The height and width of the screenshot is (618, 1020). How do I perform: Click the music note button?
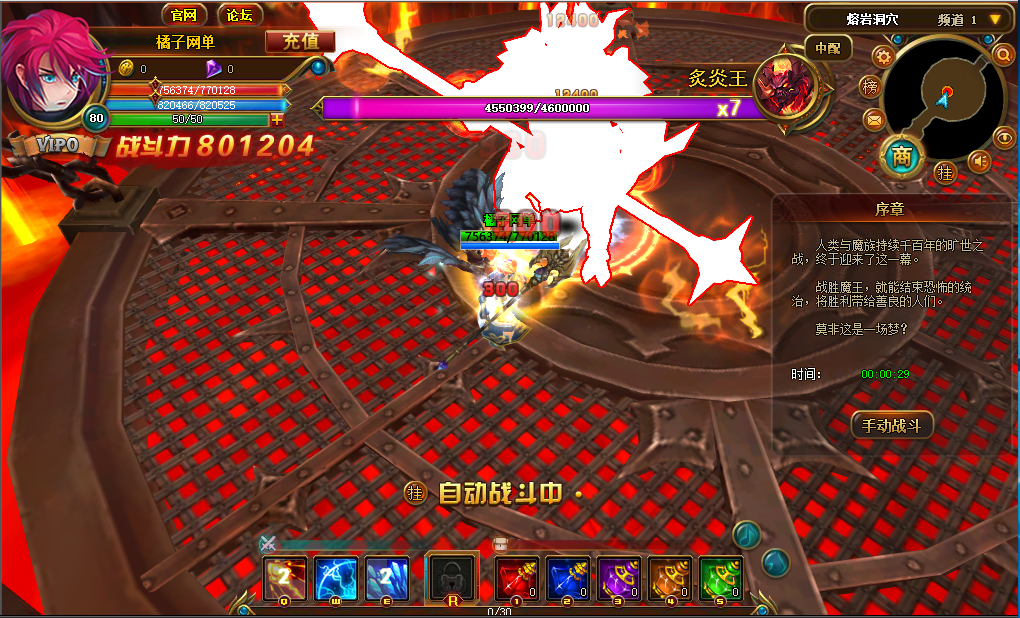tap(746, 535)
